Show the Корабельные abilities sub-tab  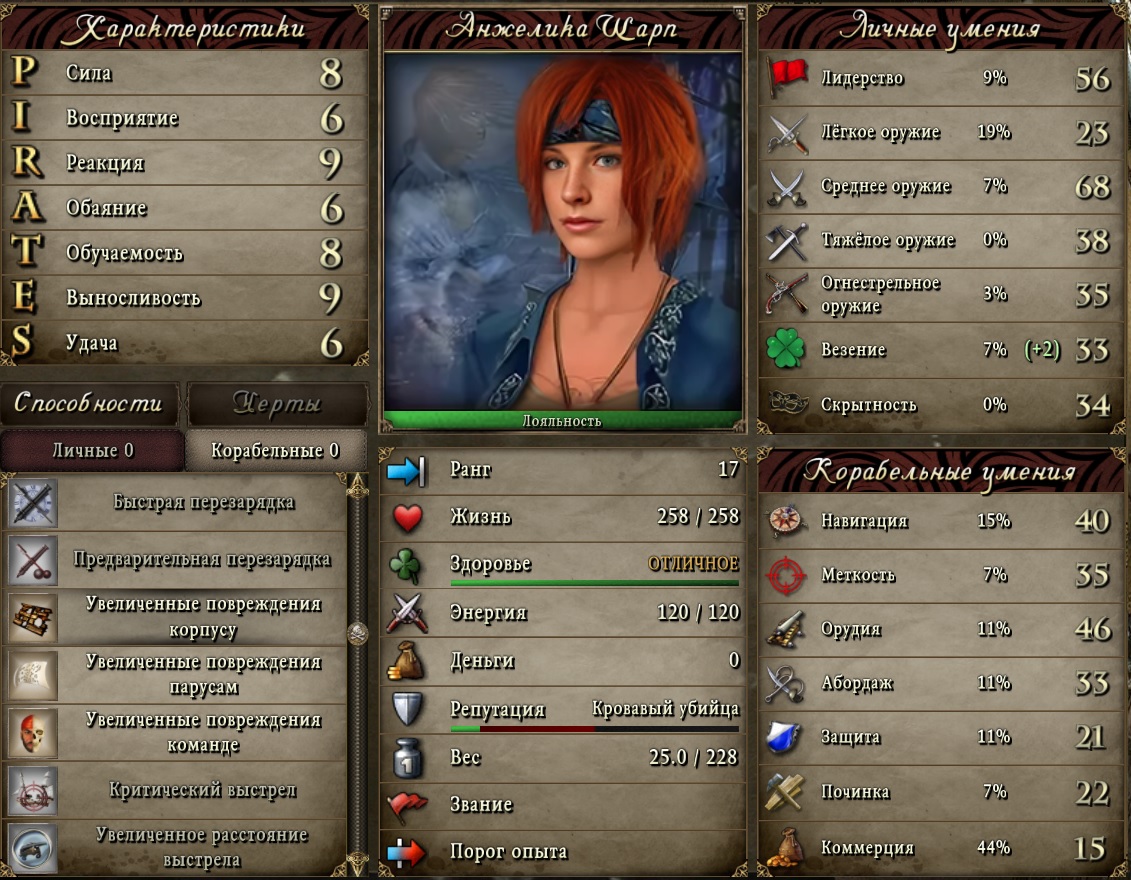point(275,451)
